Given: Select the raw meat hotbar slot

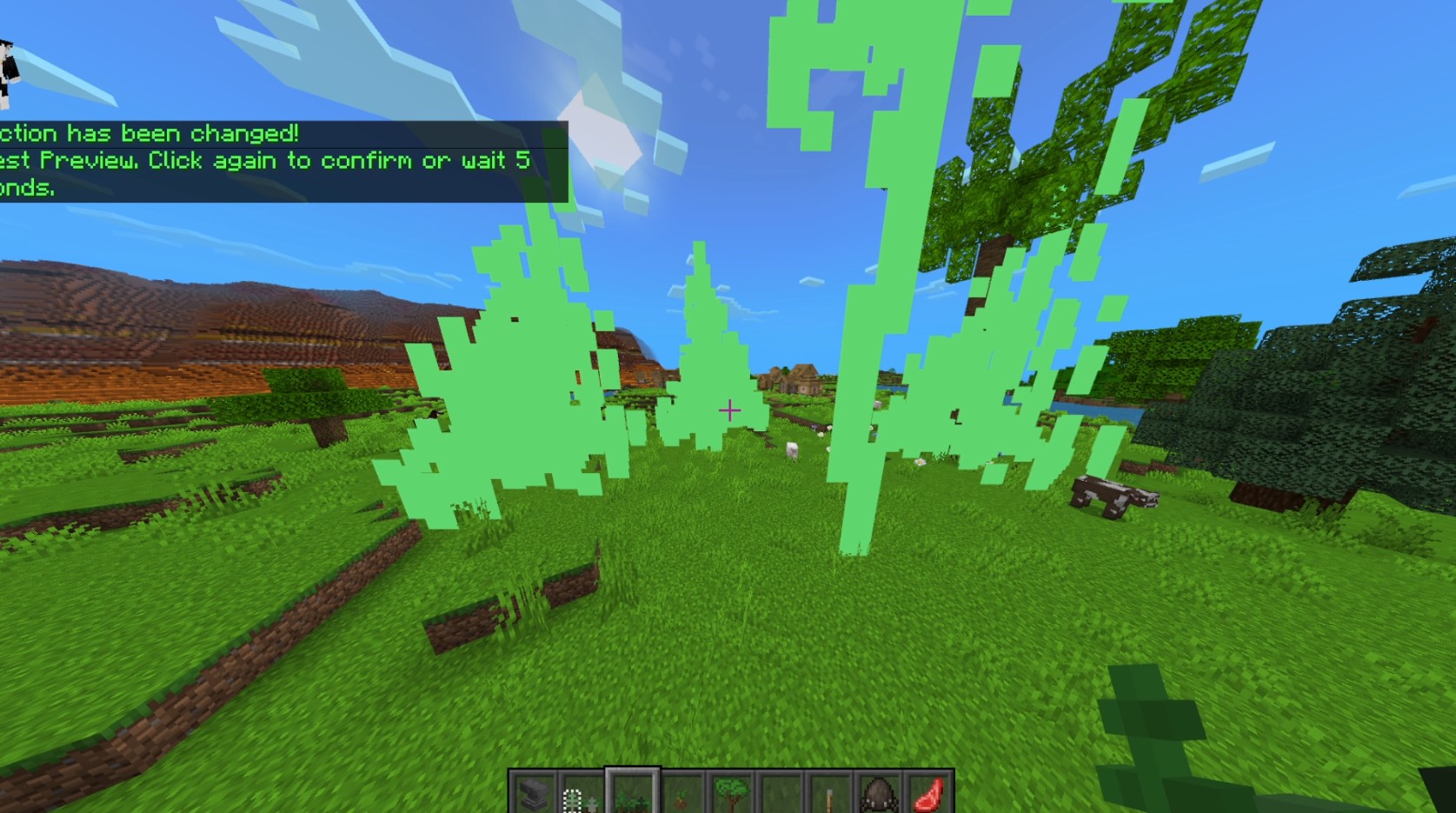Looking at the screenshot, I should (929, 793).
